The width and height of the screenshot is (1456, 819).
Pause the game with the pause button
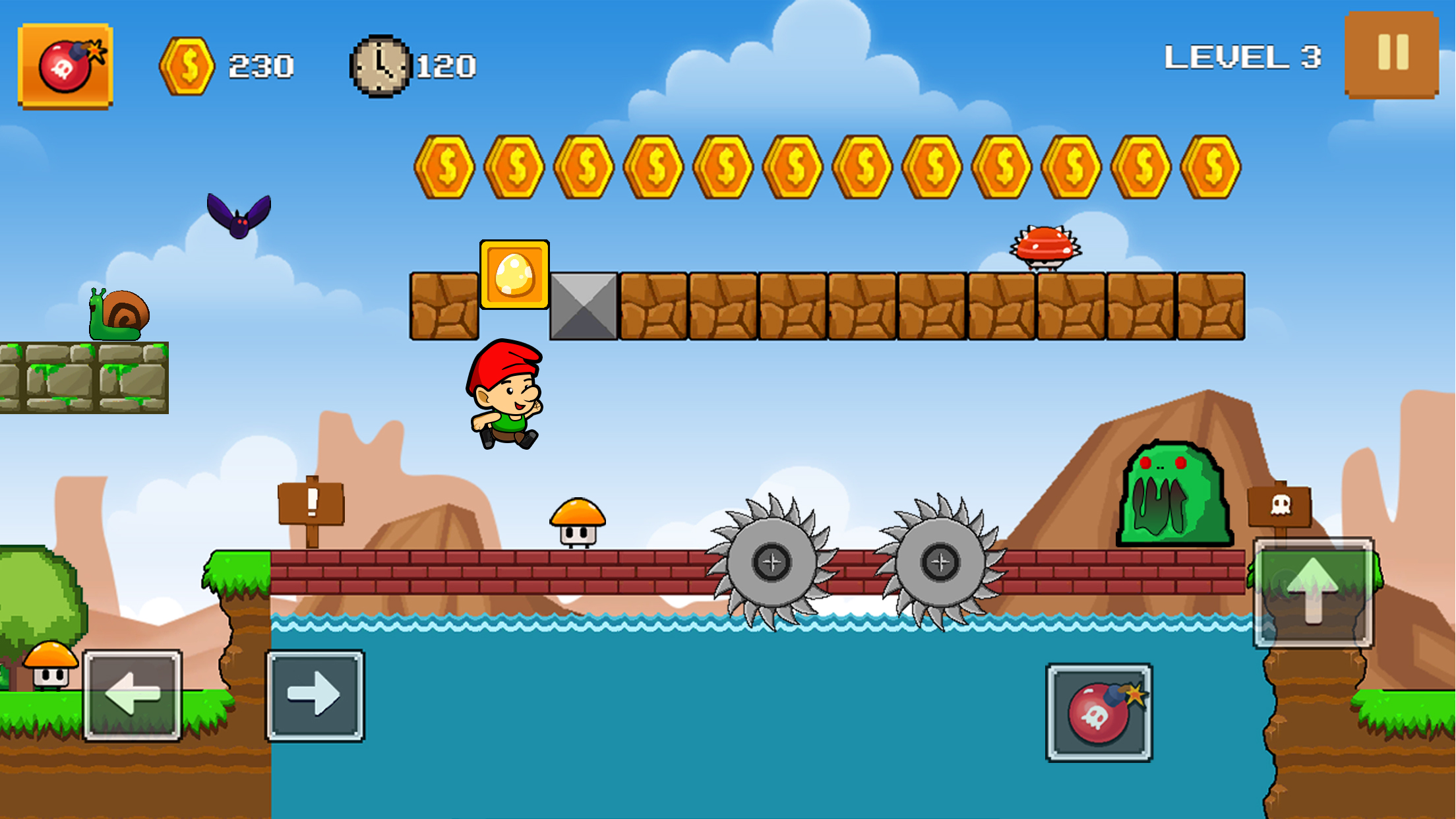(1391, 54)
